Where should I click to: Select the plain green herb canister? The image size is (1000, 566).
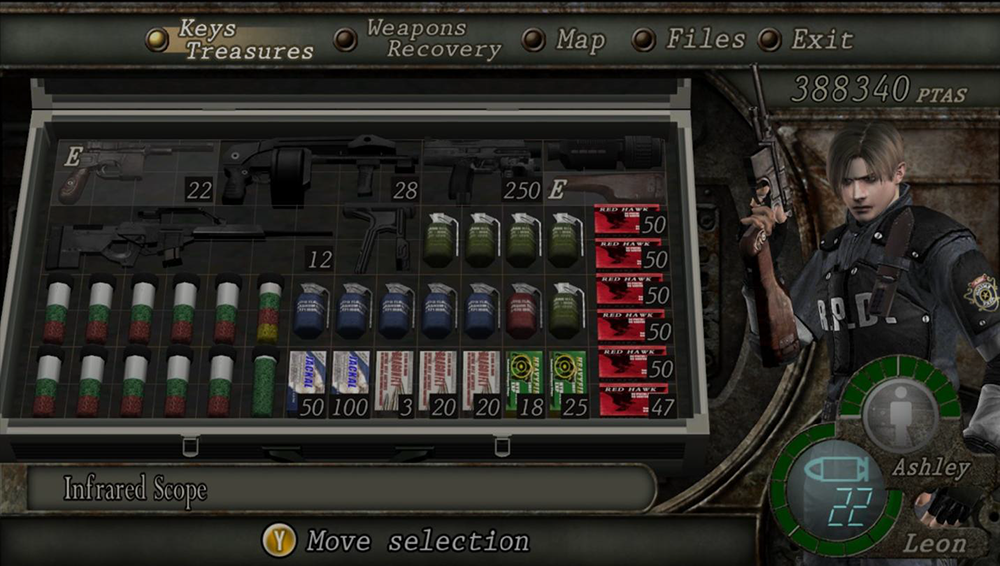pos(264,383)
